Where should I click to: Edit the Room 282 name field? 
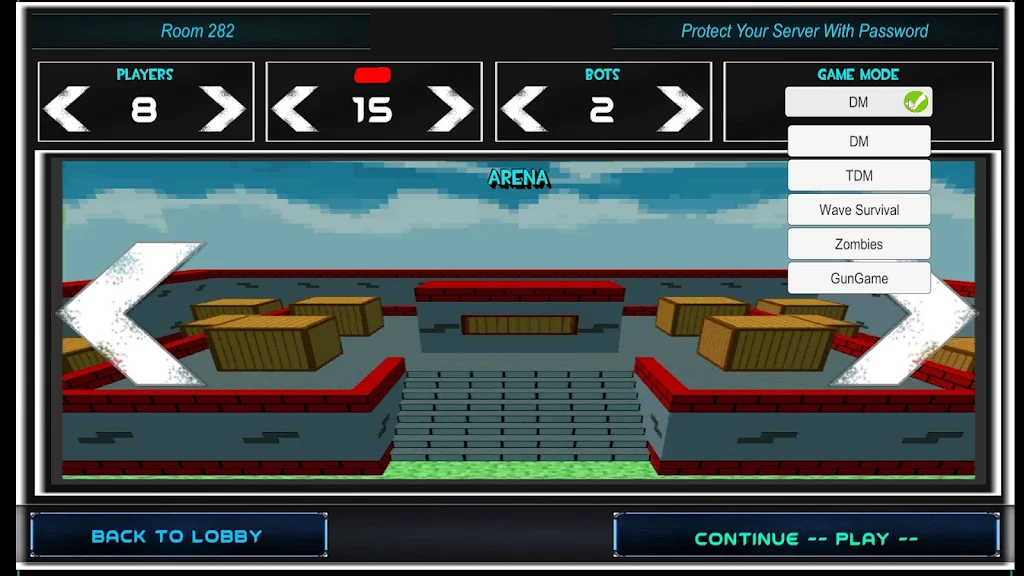[x=198, y=31]
